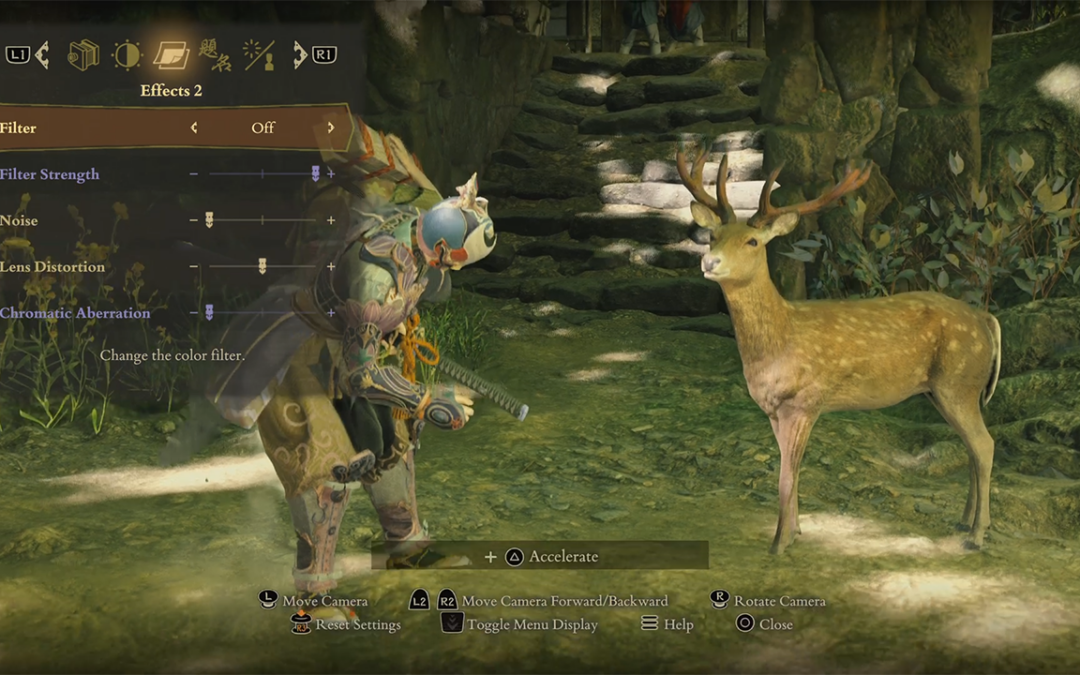This screenshot has height=675, width=1080.
Task: Switch to the camera settings tab
Action: point(83,55)
